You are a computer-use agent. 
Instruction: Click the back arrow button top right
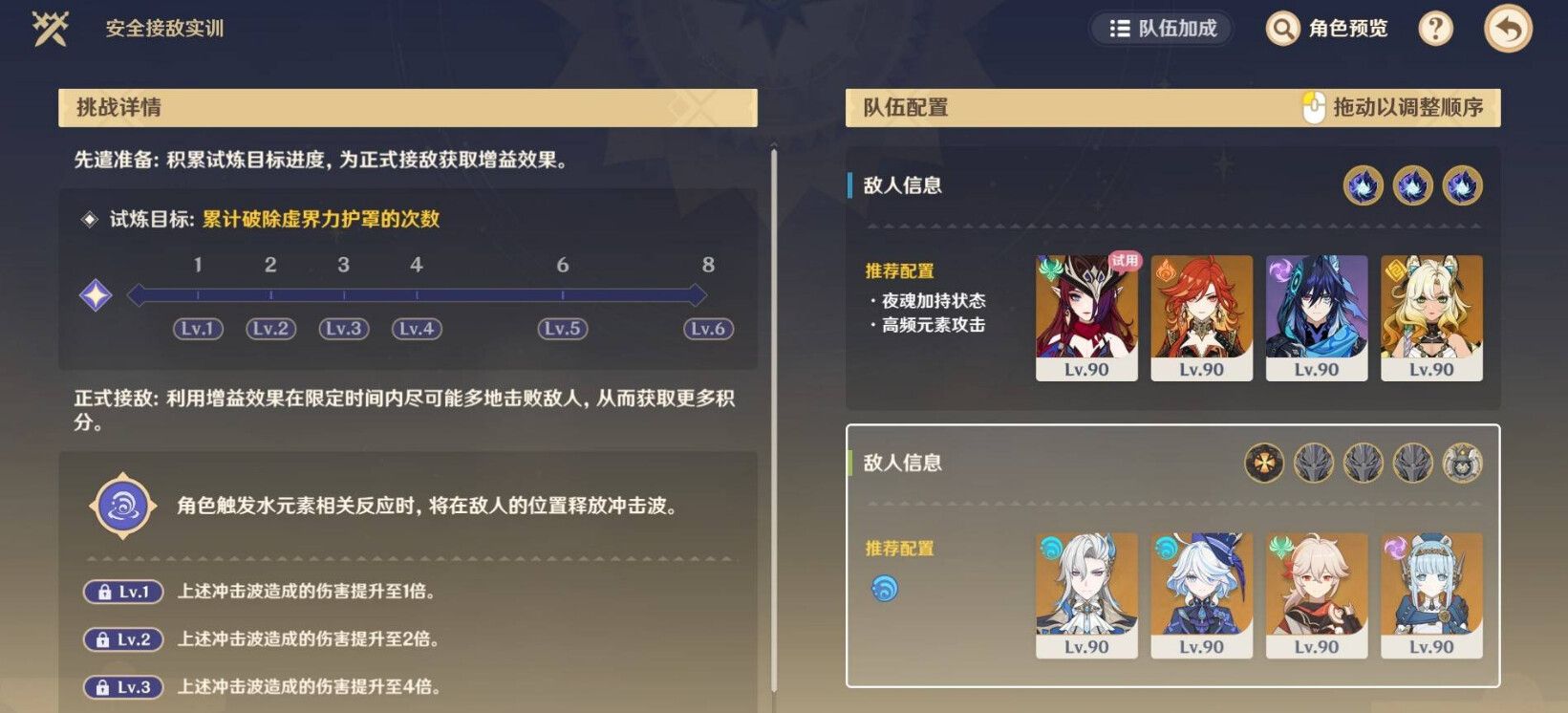pos(1510,26)
